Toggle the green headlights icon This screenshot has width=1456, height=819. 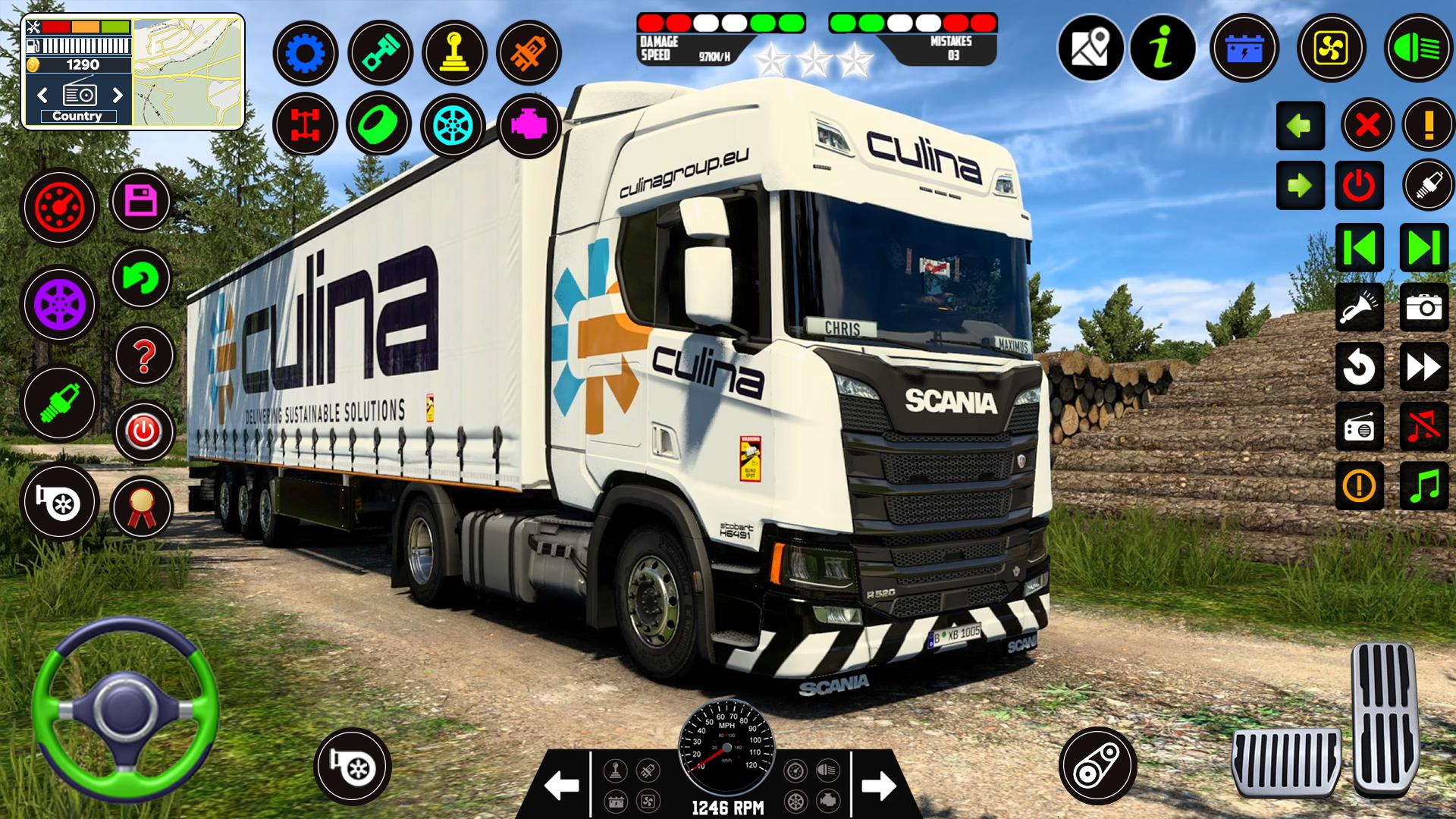click(1417, 48)
